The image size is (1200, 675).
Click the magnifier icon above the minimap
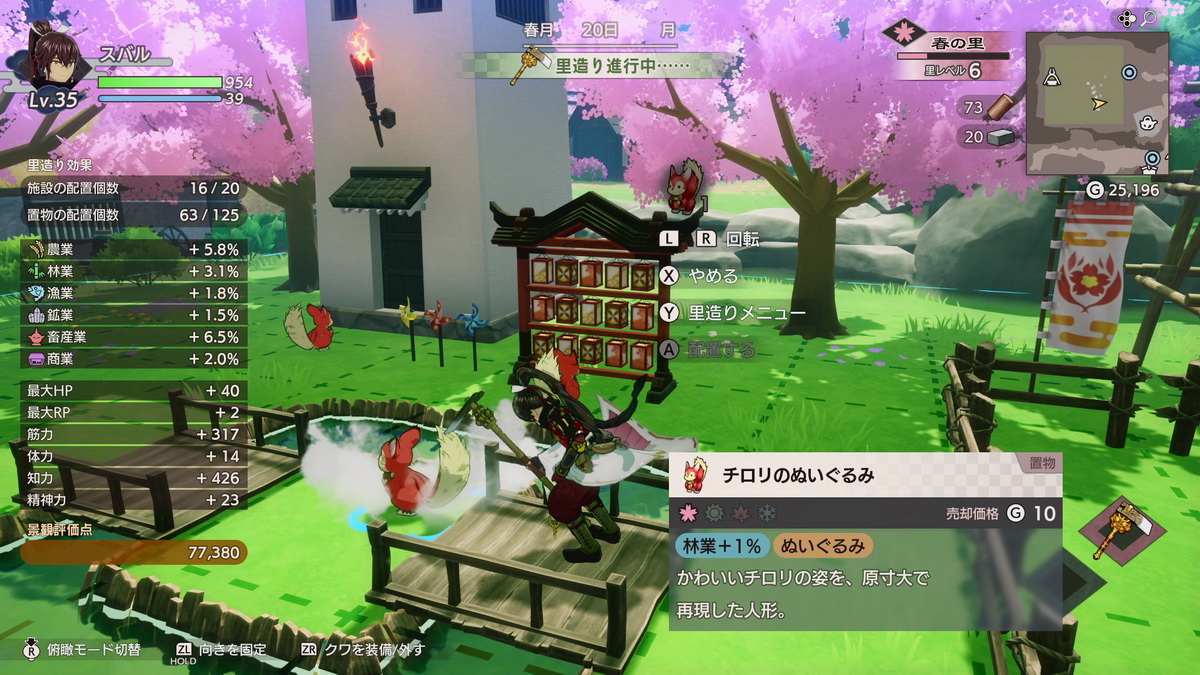1149,18
